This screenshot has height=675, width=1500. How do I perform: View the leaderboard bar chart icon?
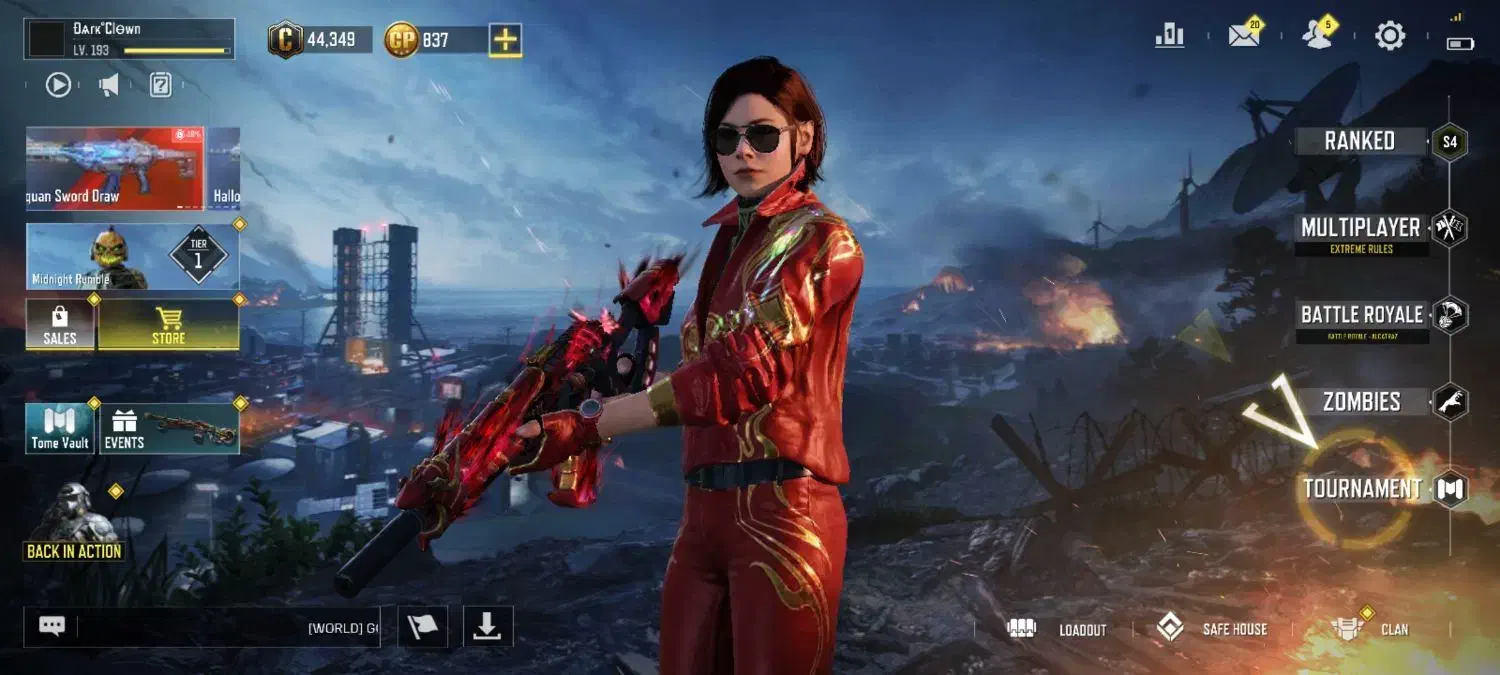click(1169, 37)
